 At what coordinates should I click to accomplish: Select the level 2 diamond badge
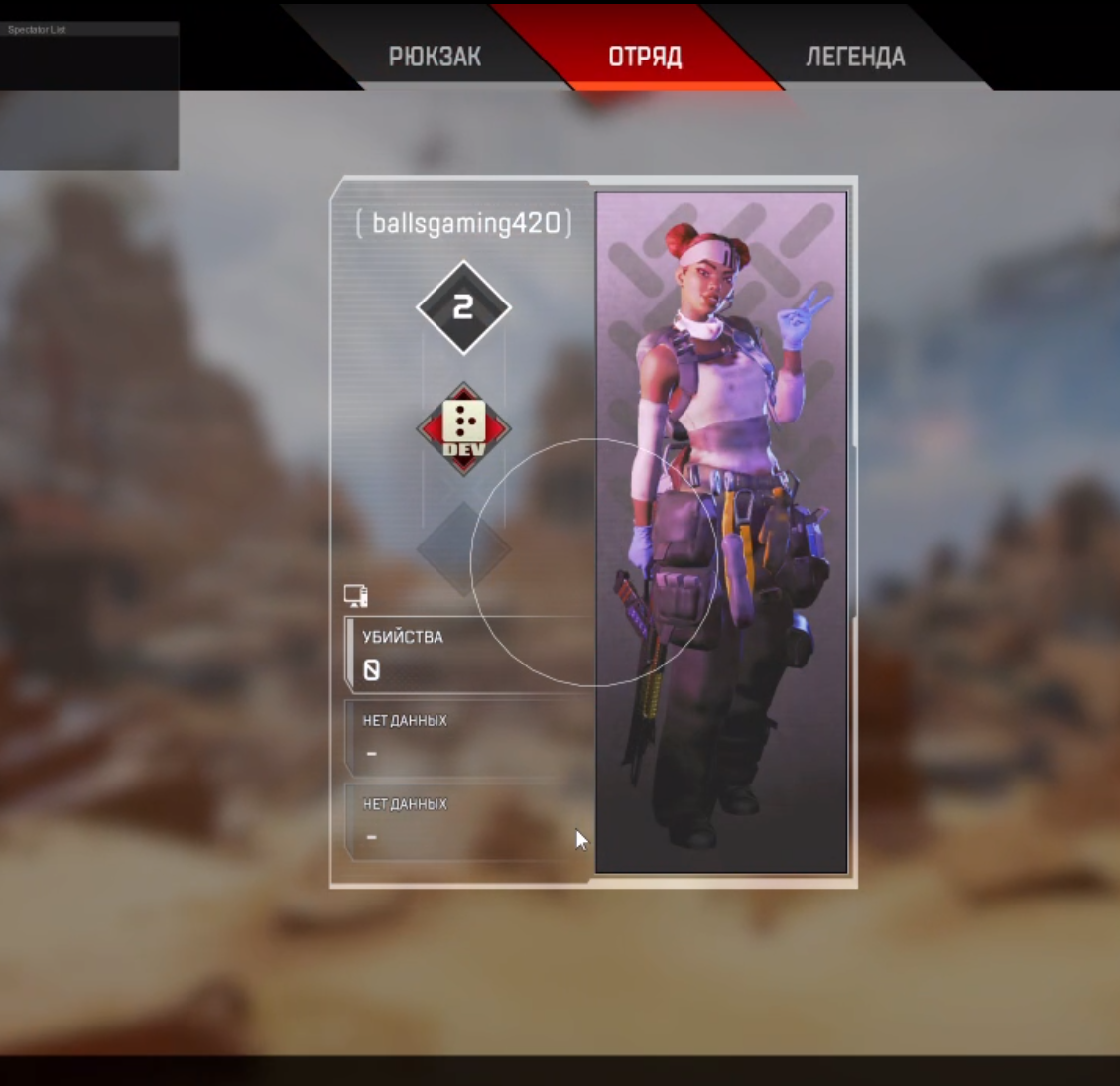463,307
